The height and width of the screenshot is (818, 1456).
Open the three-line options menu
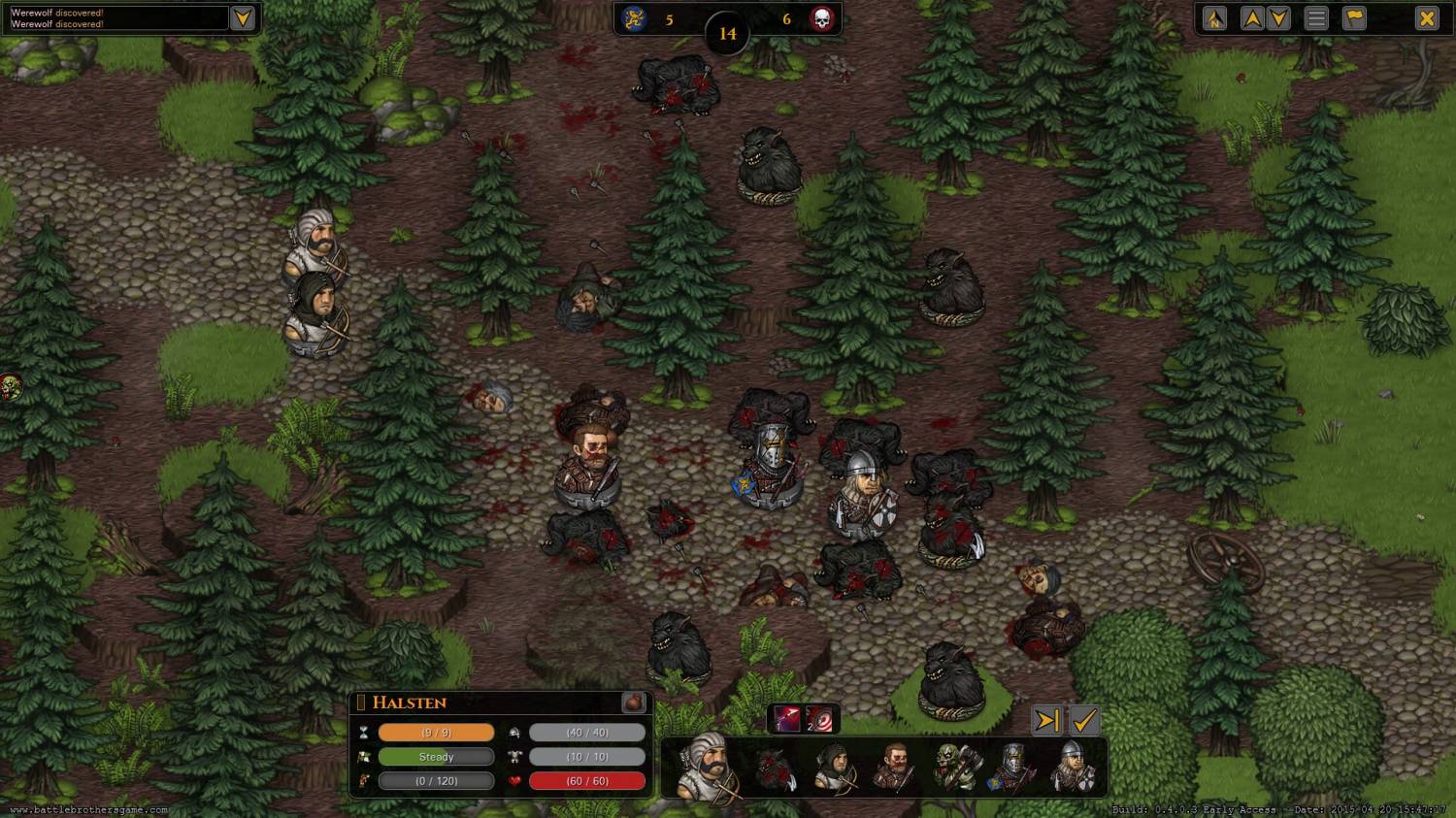coord(1316,18)
